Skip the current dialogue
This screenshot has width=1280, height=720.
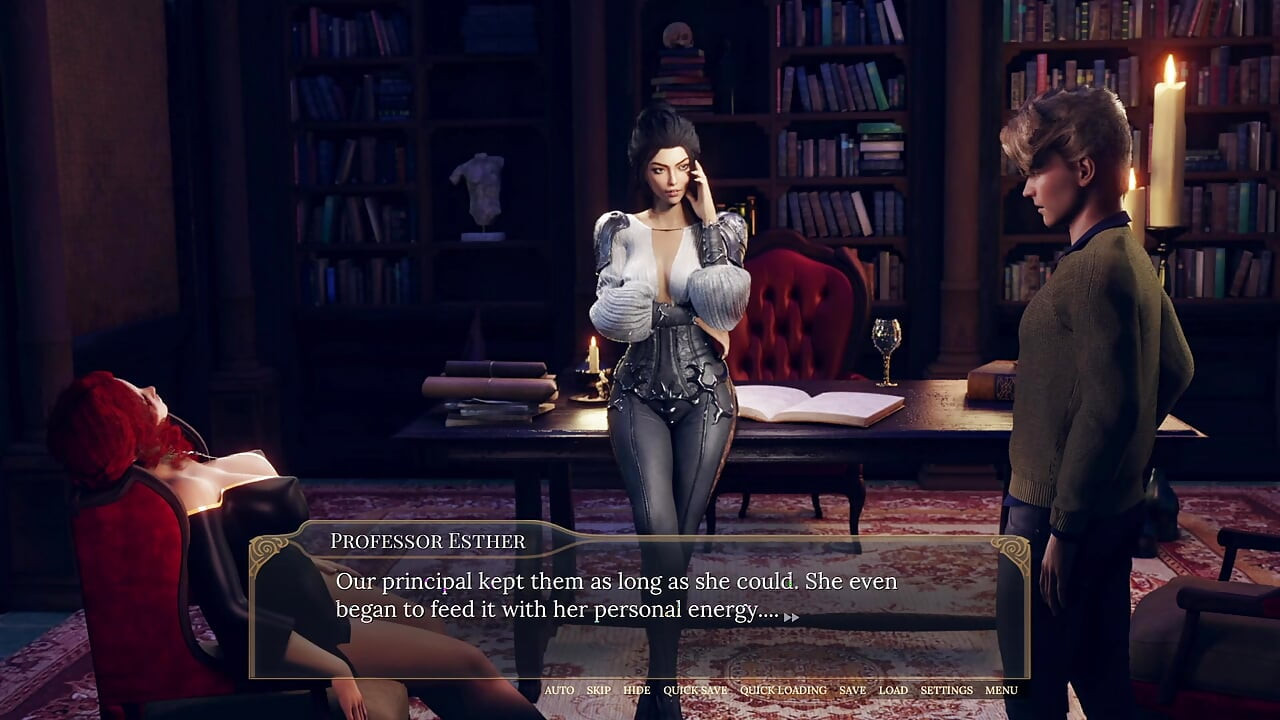click(598, 690)
